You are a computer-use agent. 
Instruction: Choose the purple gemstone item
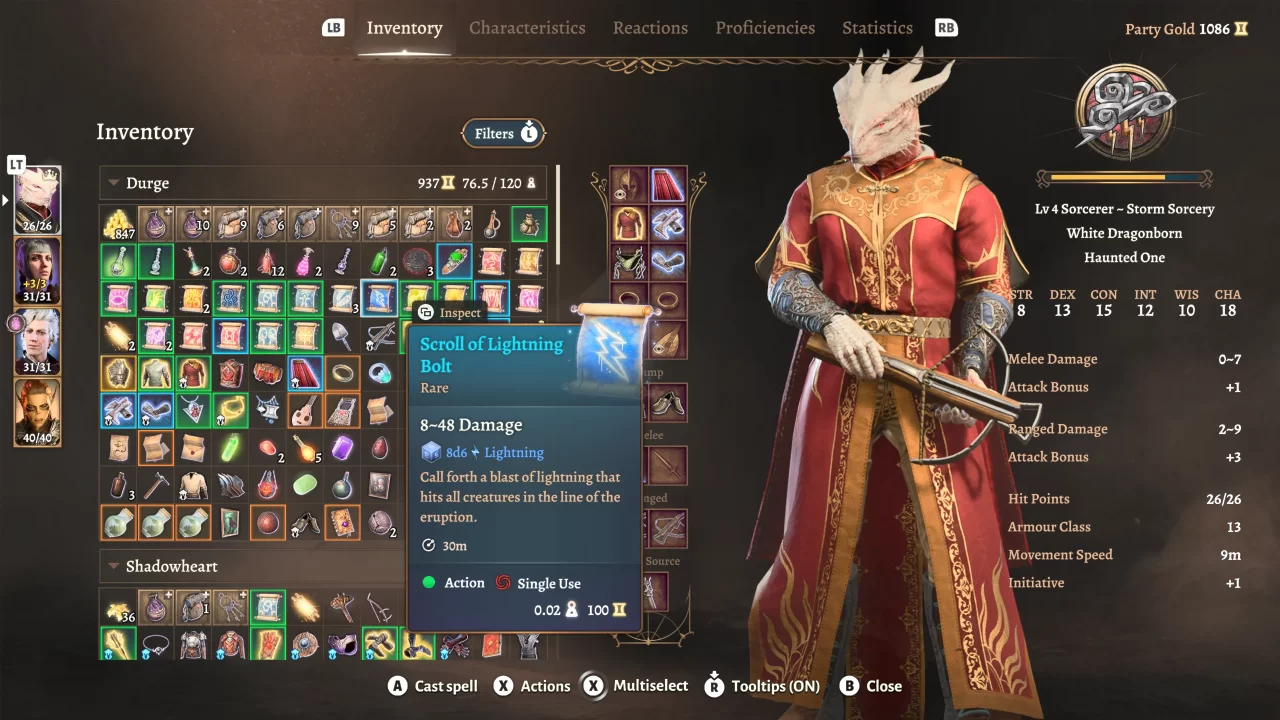pyautogui.click(x=342, y=447)
